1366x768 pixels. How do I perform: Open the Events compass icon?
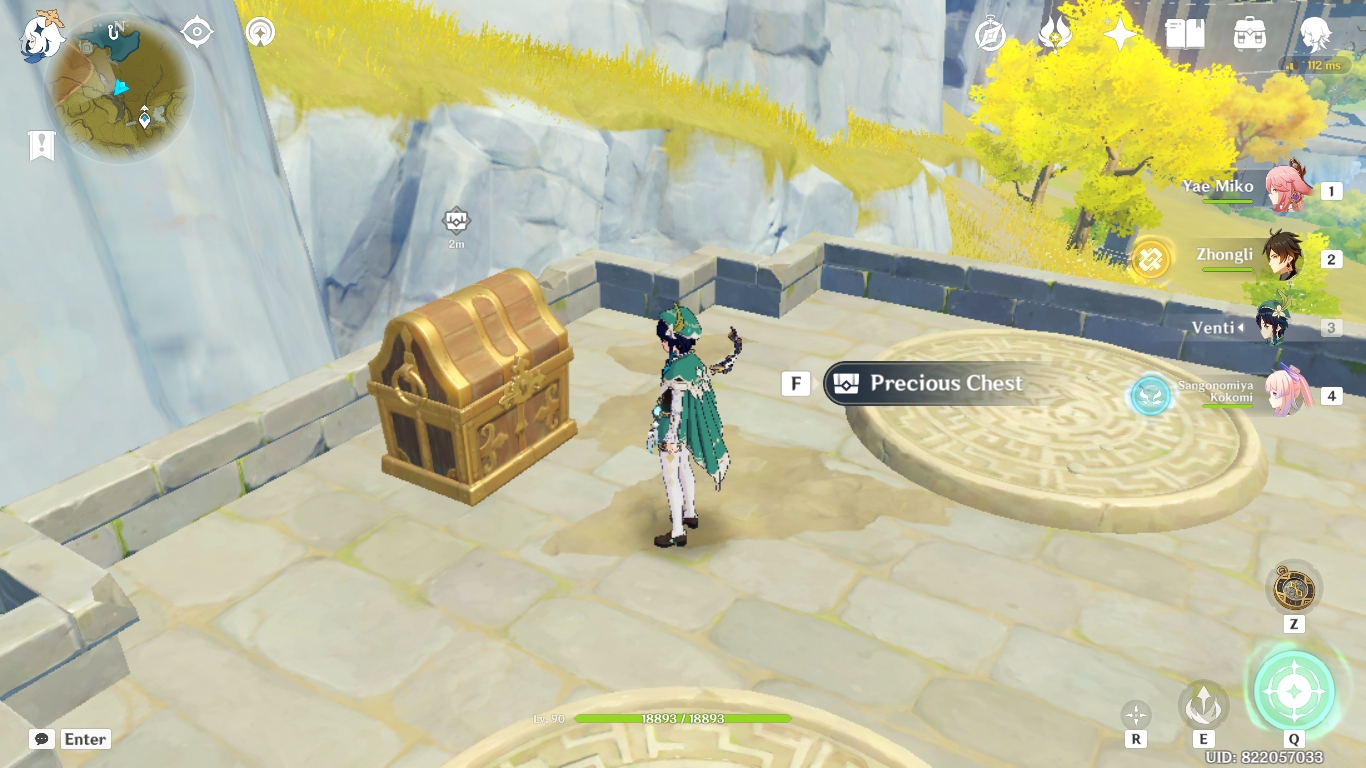pyautogui.click(x=990, y=33)
